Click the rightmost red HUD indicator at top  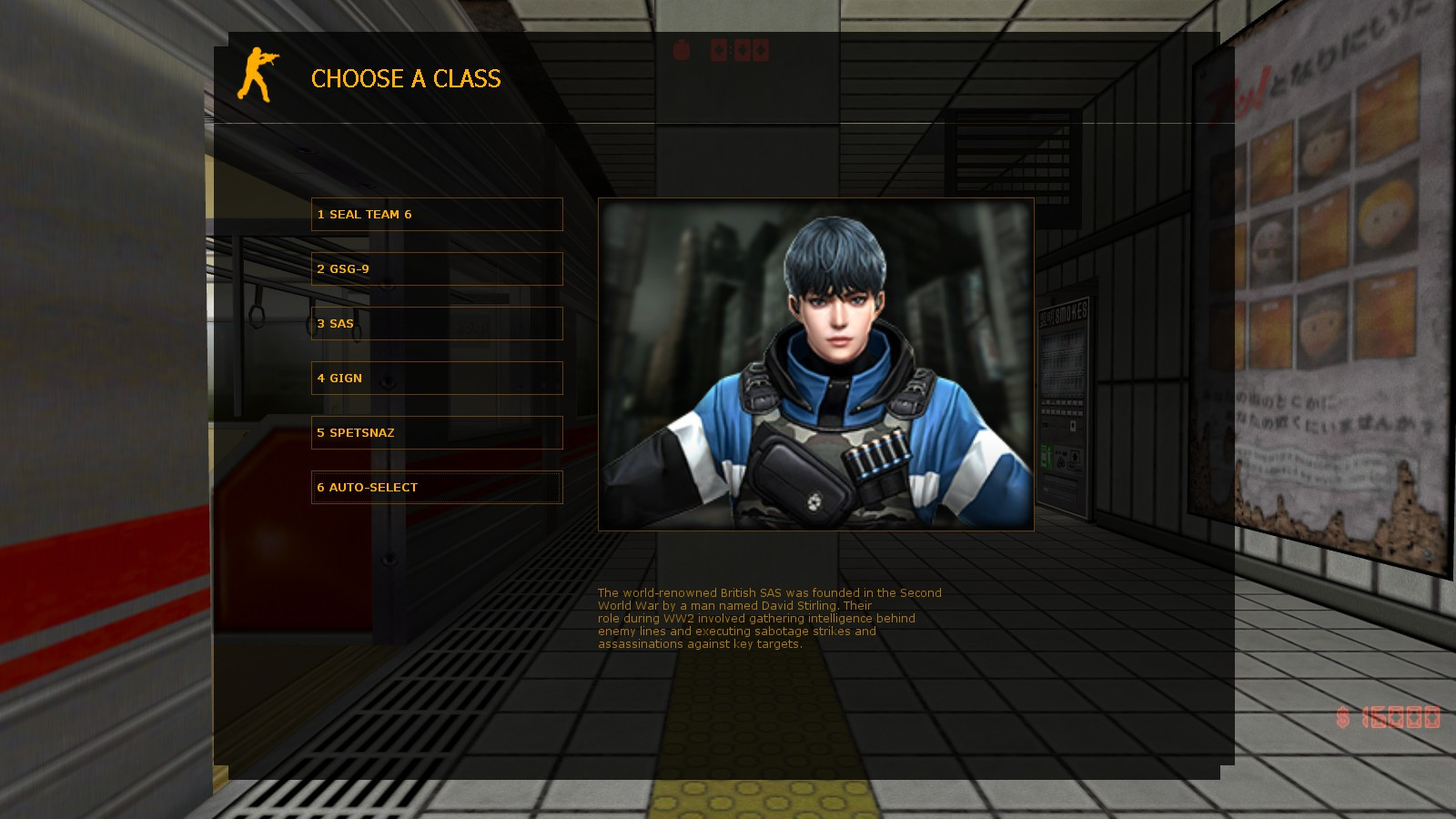761,49
